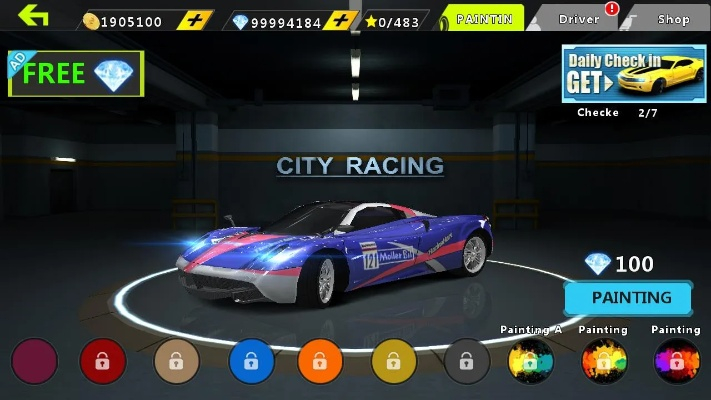Screen dimensions: 711x400
Task: Buy more diamonds with plus button
Action: (341, 21)
